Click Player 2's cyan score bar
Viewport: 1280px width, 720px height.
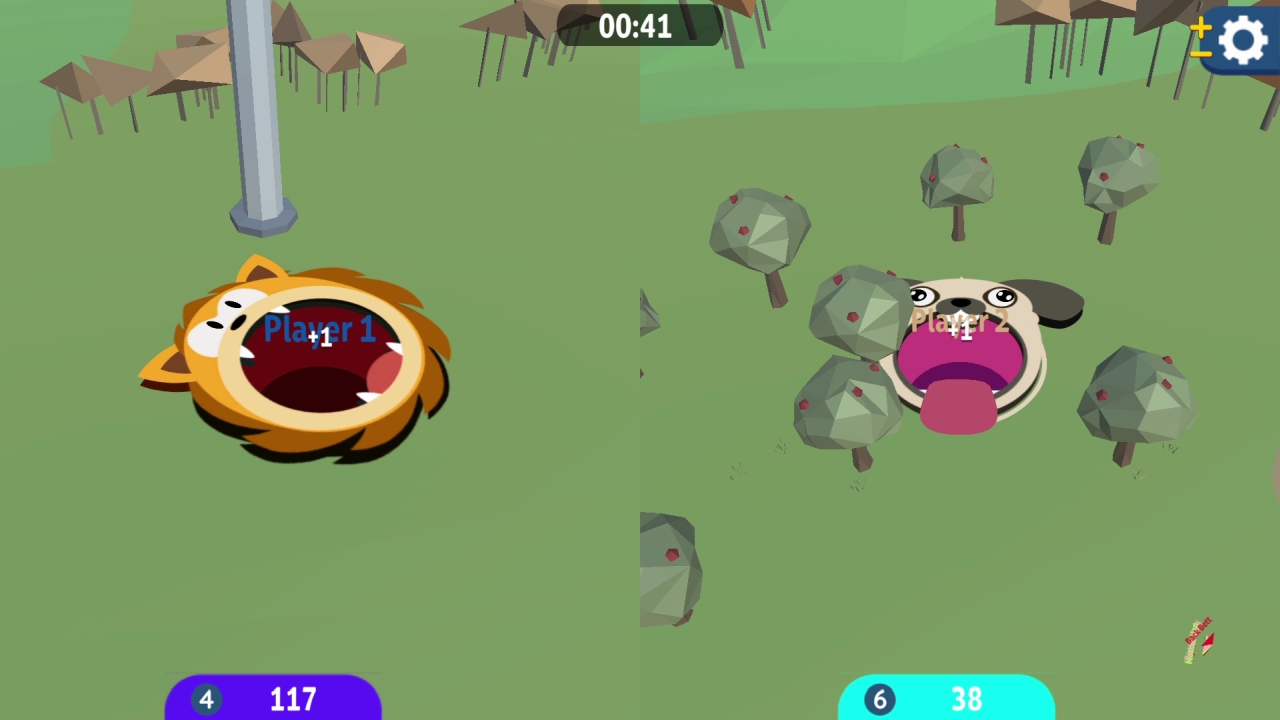[x=948, y=699]
